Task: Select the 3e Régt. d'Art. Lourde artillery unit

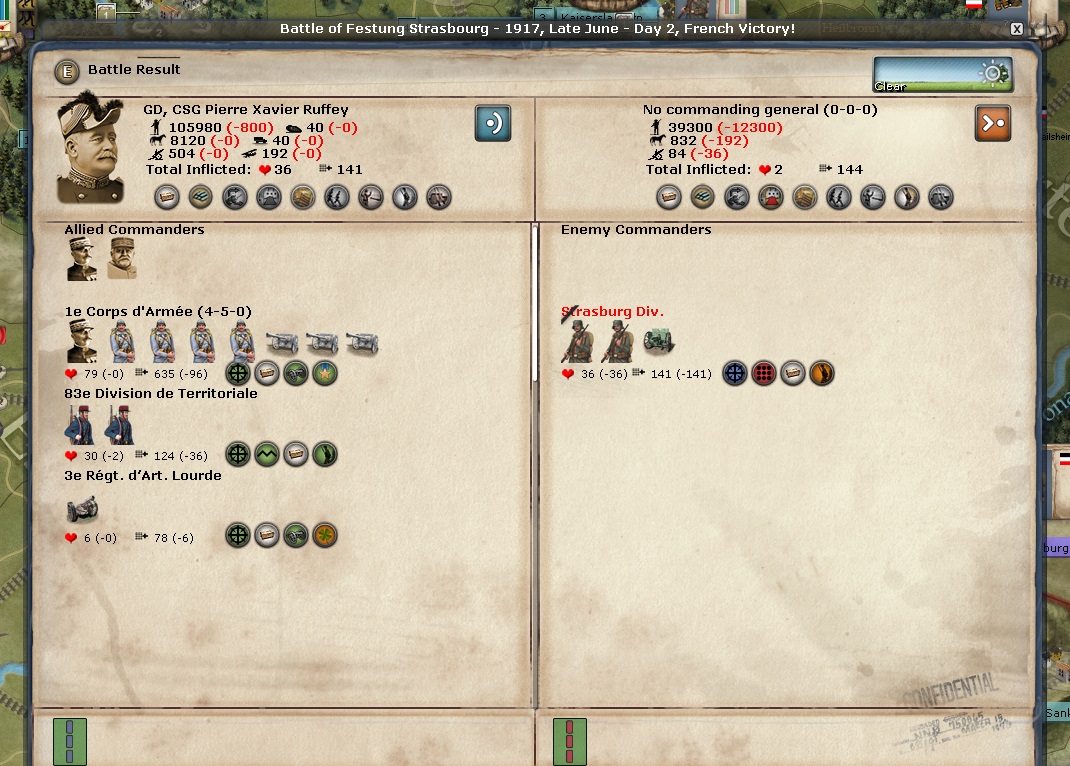Action: pos(82,508)
